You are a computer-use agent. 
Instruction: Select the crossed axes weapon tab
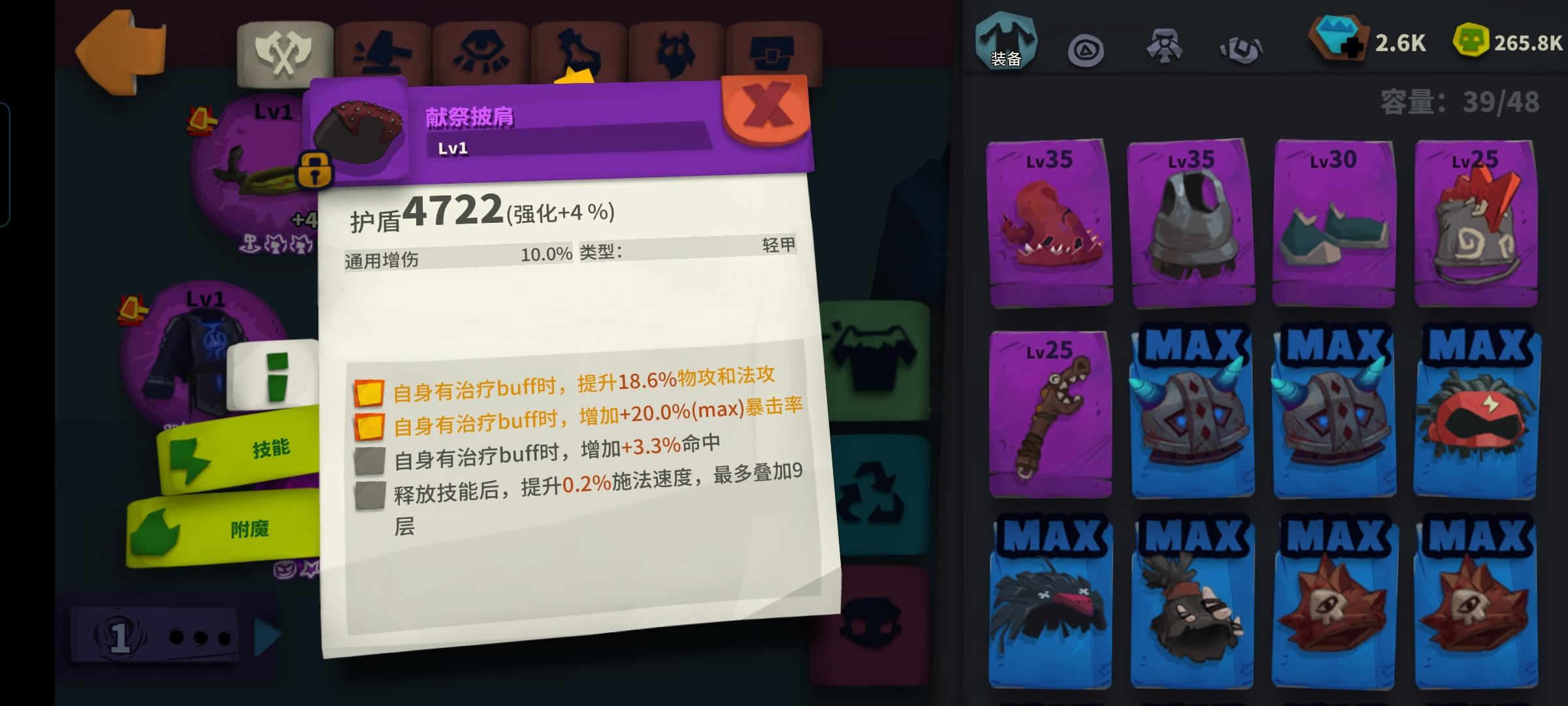click(284, 47)
